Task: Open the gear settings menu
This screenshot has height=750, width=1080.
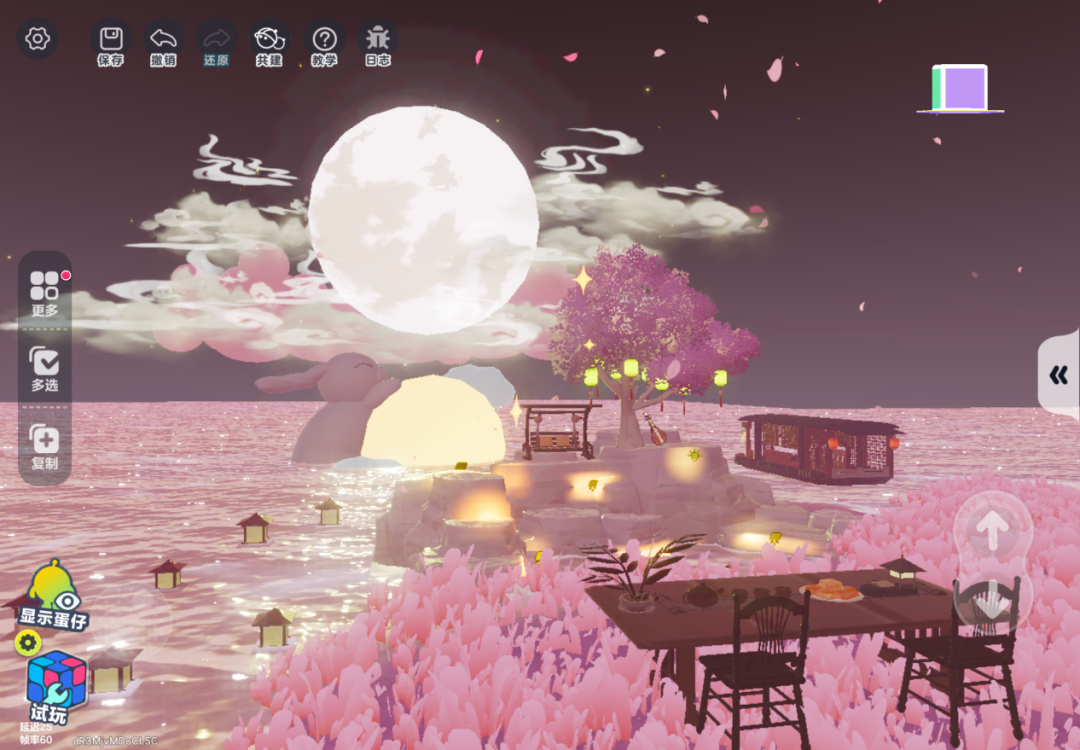Action: pyautogui.click(x=38, y=39)
